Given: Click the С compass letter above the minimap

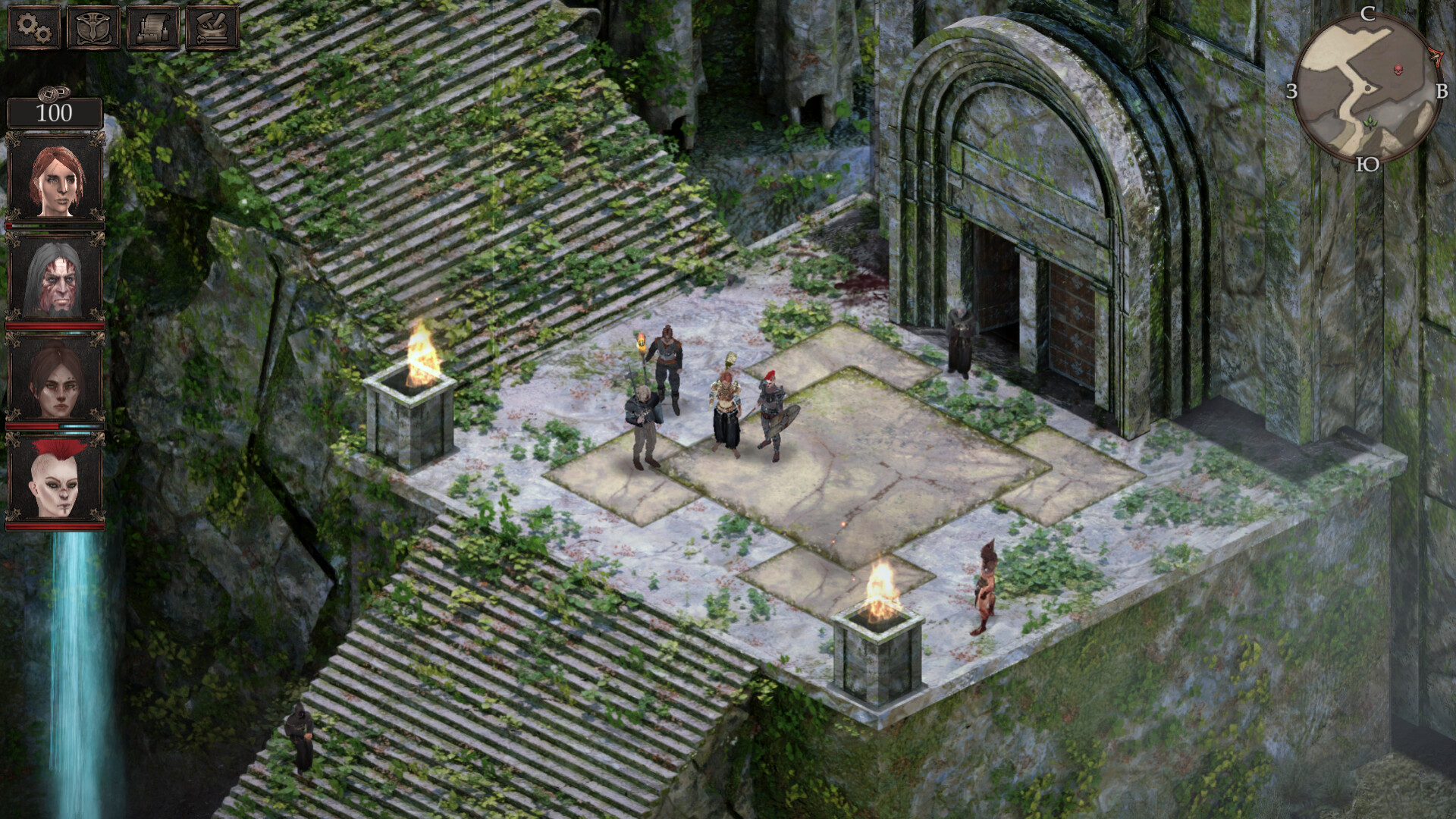Looking at the screenshot, I should point(1370,14).
